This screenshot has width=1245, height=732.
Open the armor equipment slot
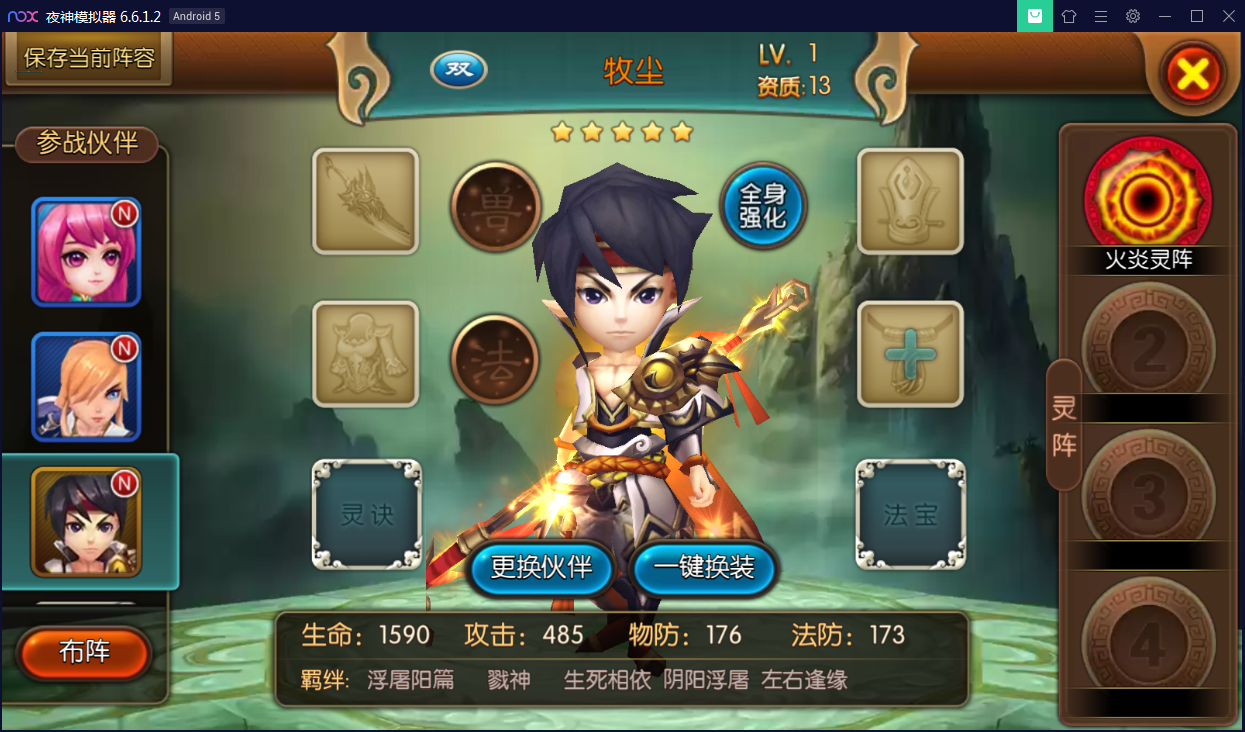(365, 354)
